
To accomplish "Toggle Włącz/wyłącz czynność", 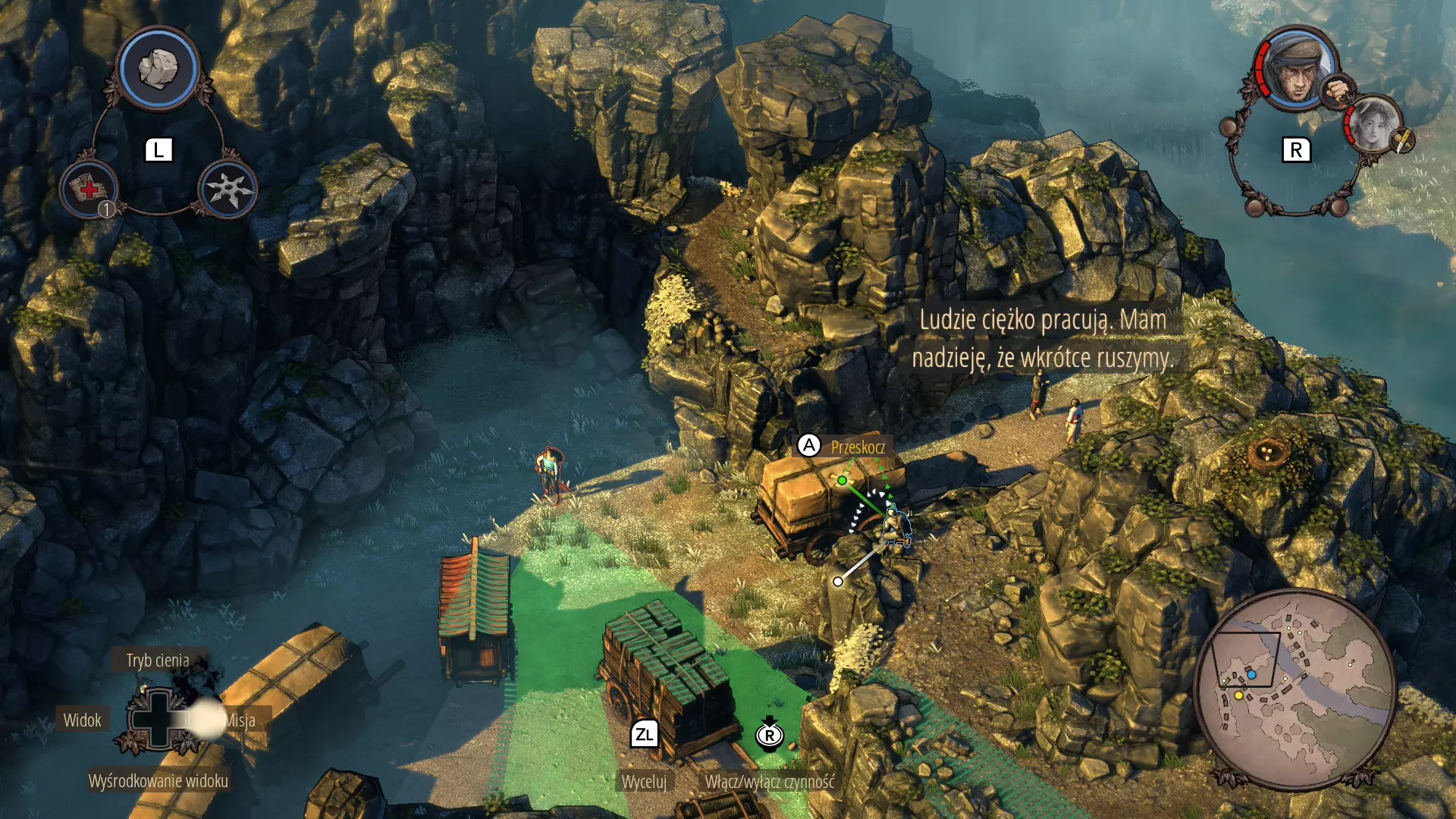I will click(x=769, y=782).
